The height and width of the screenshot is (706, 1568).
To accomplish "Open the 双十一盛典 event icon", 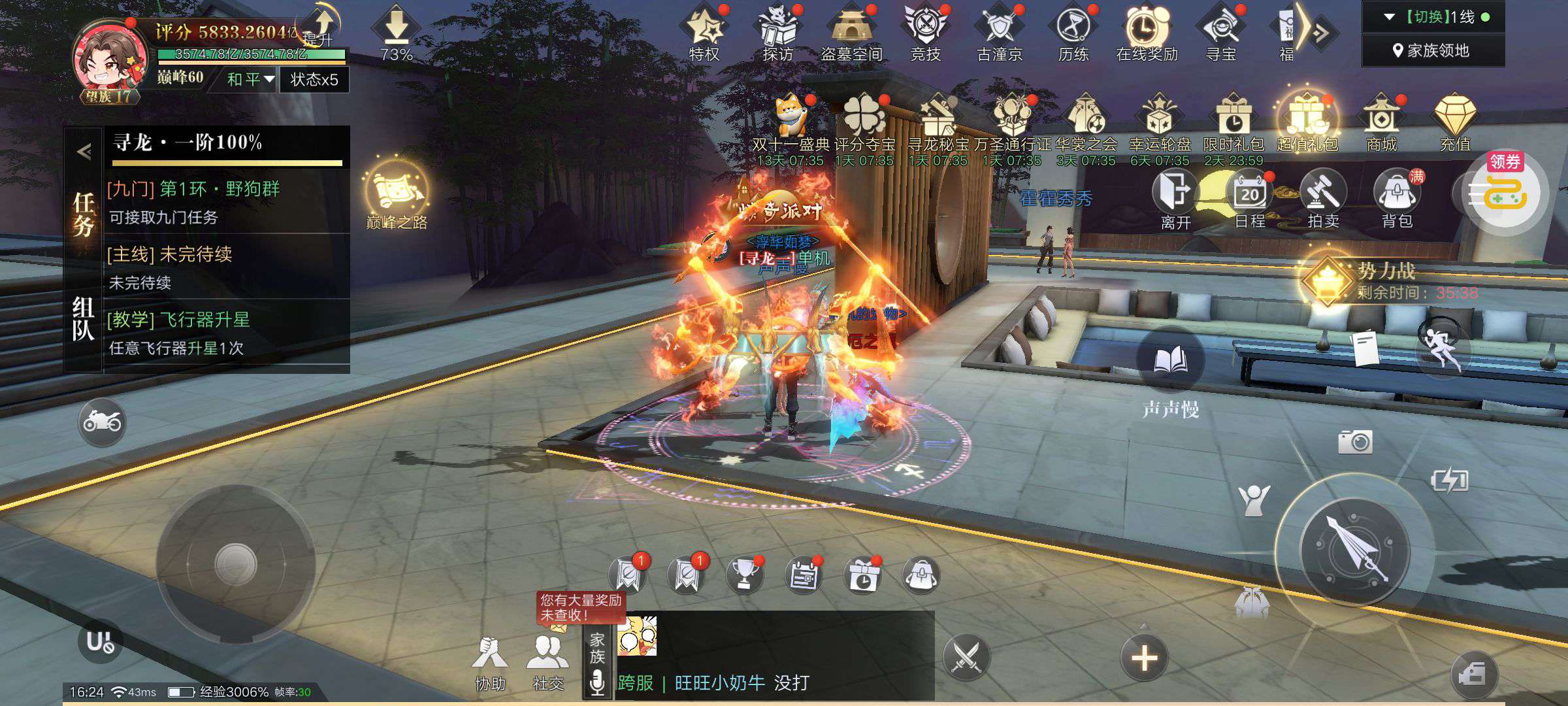I will [791, 124].
